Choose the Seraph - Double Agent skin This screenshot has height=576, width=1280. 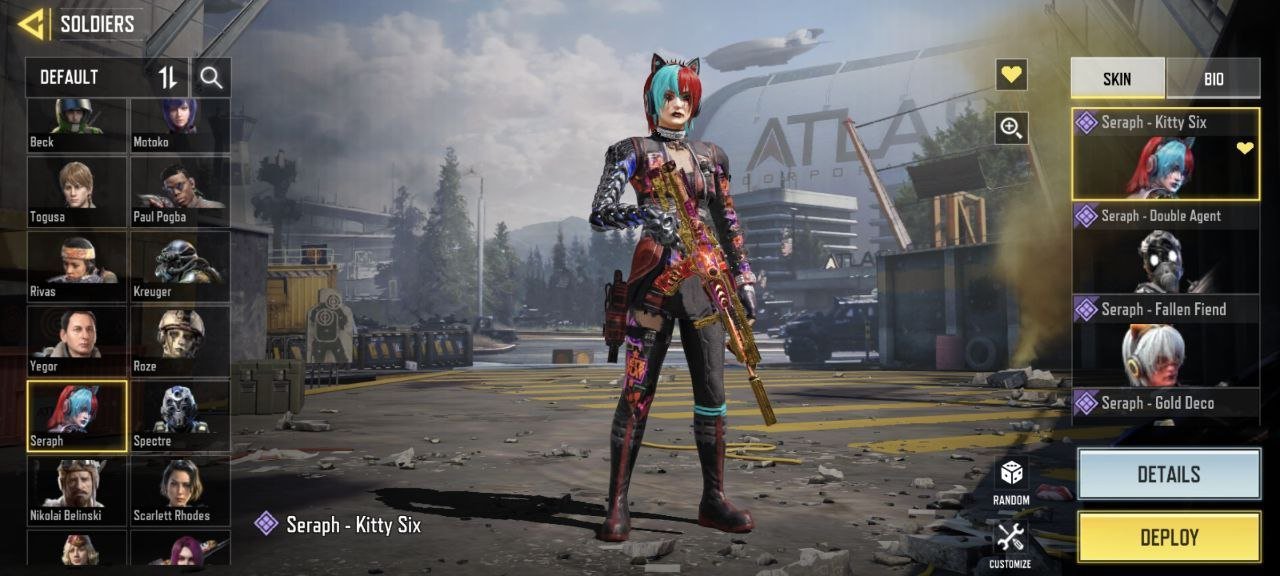point(1165,248)
